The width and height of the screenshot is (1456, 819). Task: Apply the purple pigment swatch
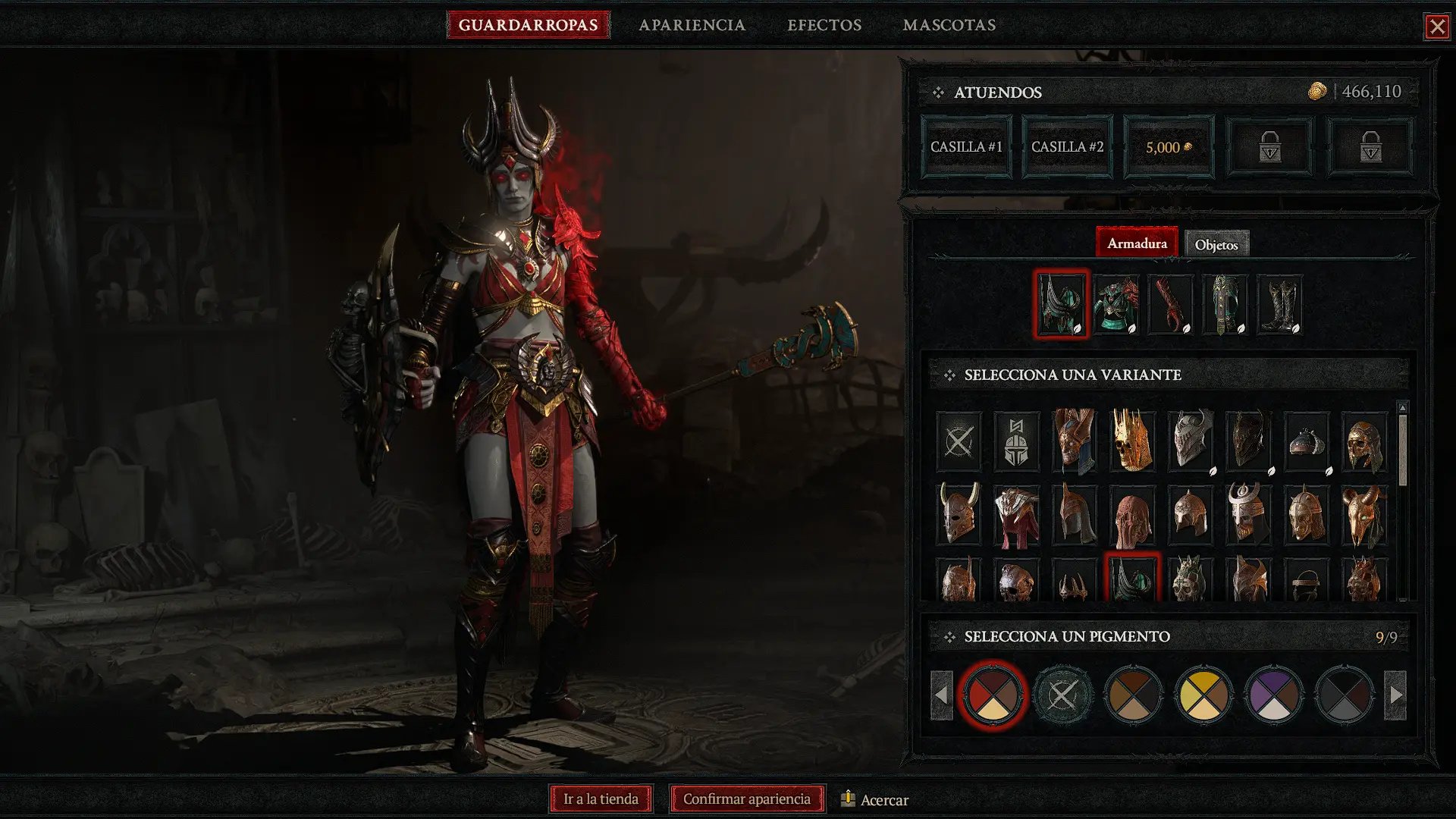point(1273,695)
